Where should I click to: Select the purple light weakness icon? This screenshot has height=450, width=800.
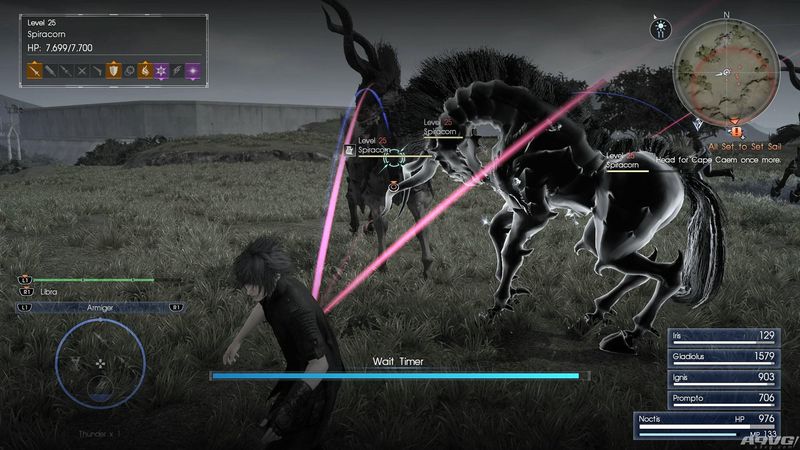tap(194, 71)
